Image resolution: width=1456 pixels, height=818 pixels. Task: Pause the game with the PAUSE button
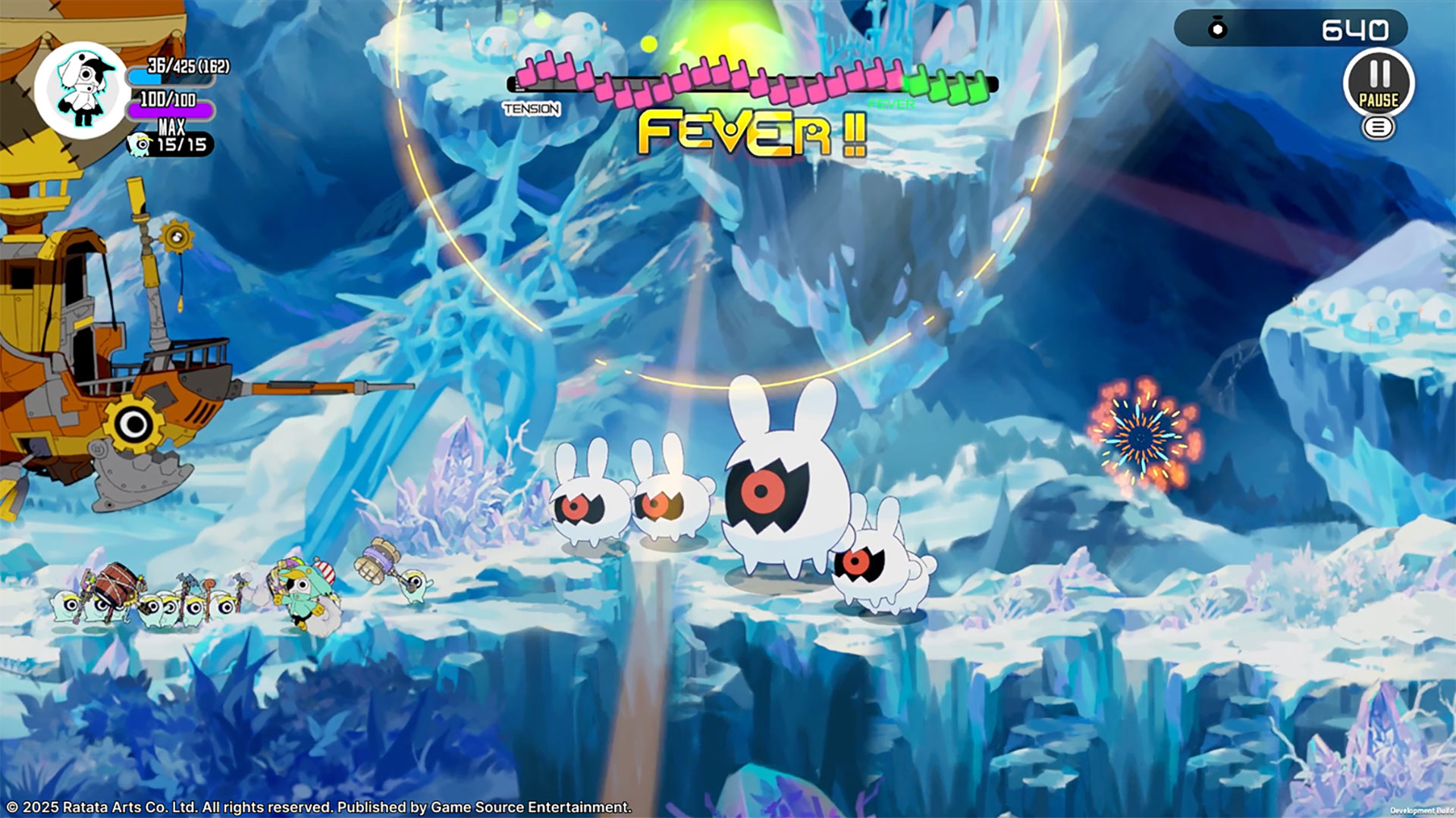click(1378, 83)
